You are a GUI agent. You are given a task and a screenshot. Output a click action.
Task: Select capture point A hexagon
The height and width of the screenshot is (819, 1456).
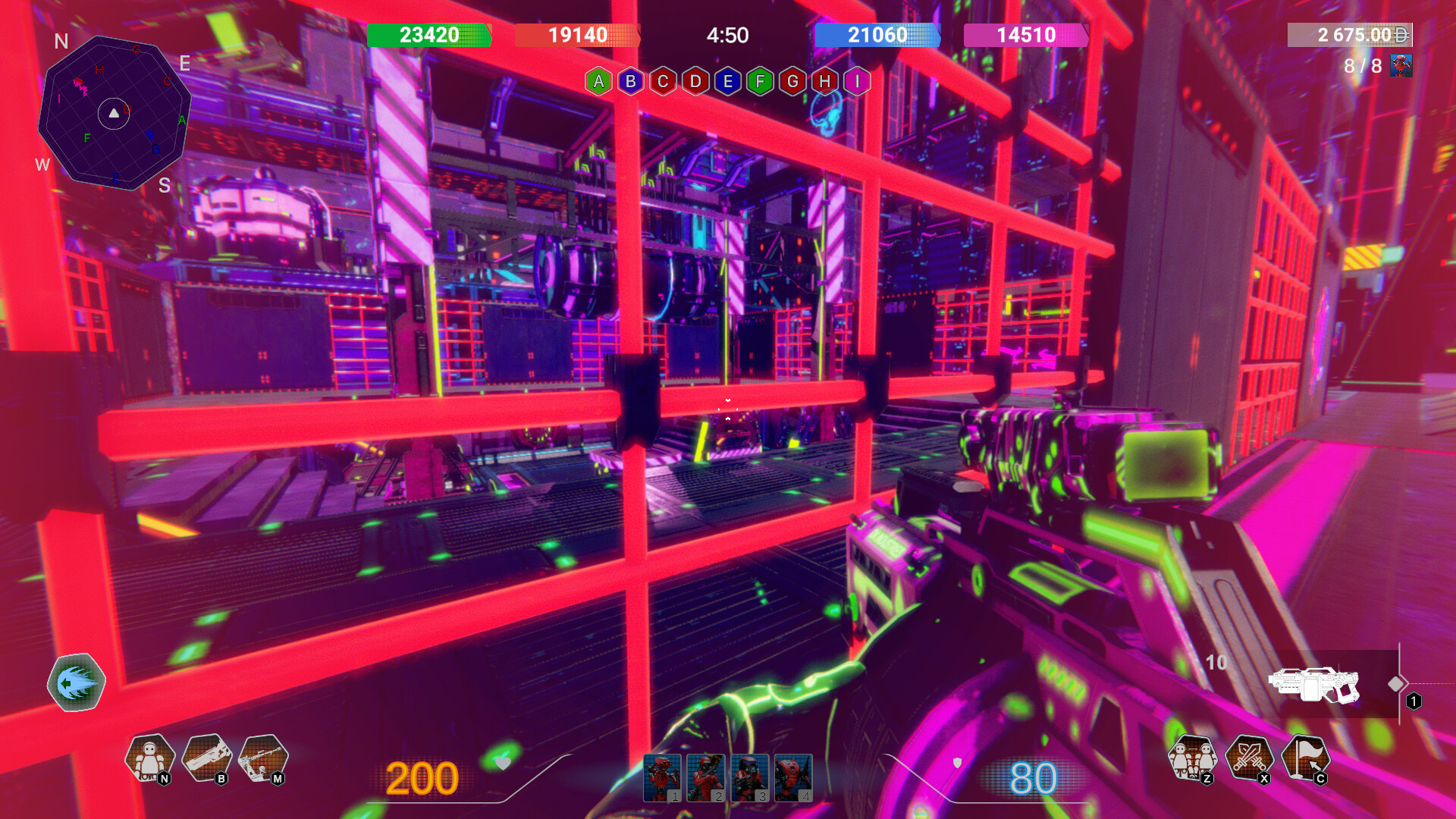(x=598, y=81)
